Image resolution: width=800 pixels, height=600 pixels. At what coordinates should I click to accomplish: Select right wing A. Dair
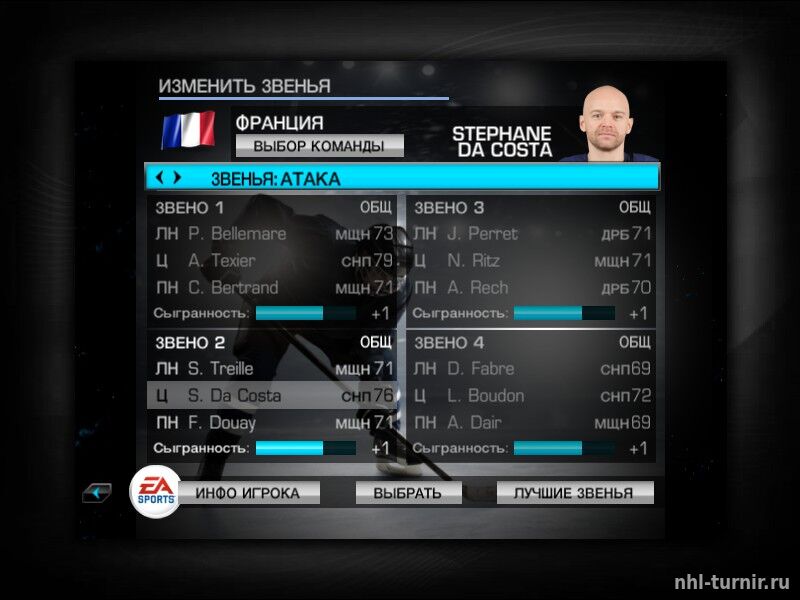[531, 423]
